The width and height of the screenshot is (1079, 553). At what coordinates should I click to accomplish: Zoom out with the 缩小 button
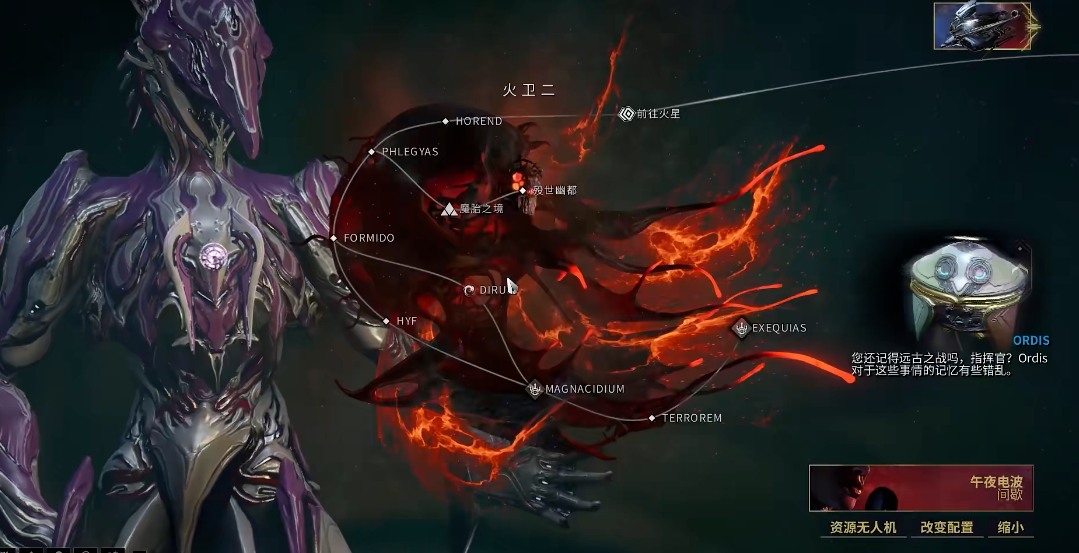[x=1011, y=527]
